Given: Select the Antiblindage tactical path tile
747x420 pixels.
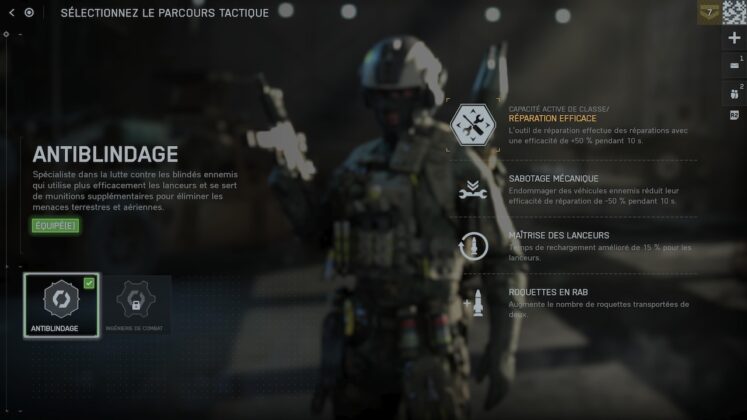Looking at the screenshot, I should coord(61,304).
